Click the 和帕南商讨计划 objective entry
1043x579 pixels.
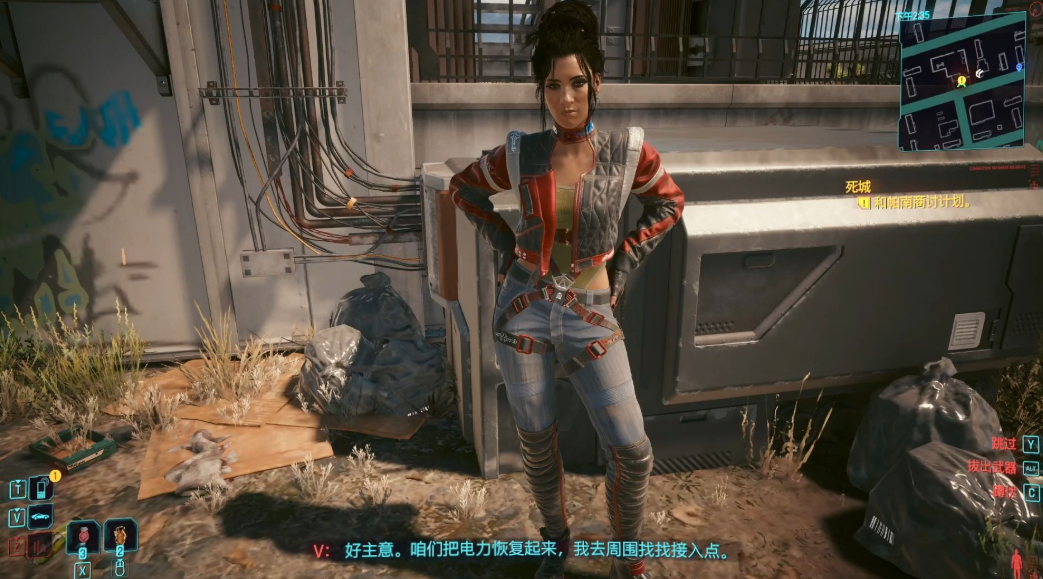pyautogui.click(x=921, y=202)
